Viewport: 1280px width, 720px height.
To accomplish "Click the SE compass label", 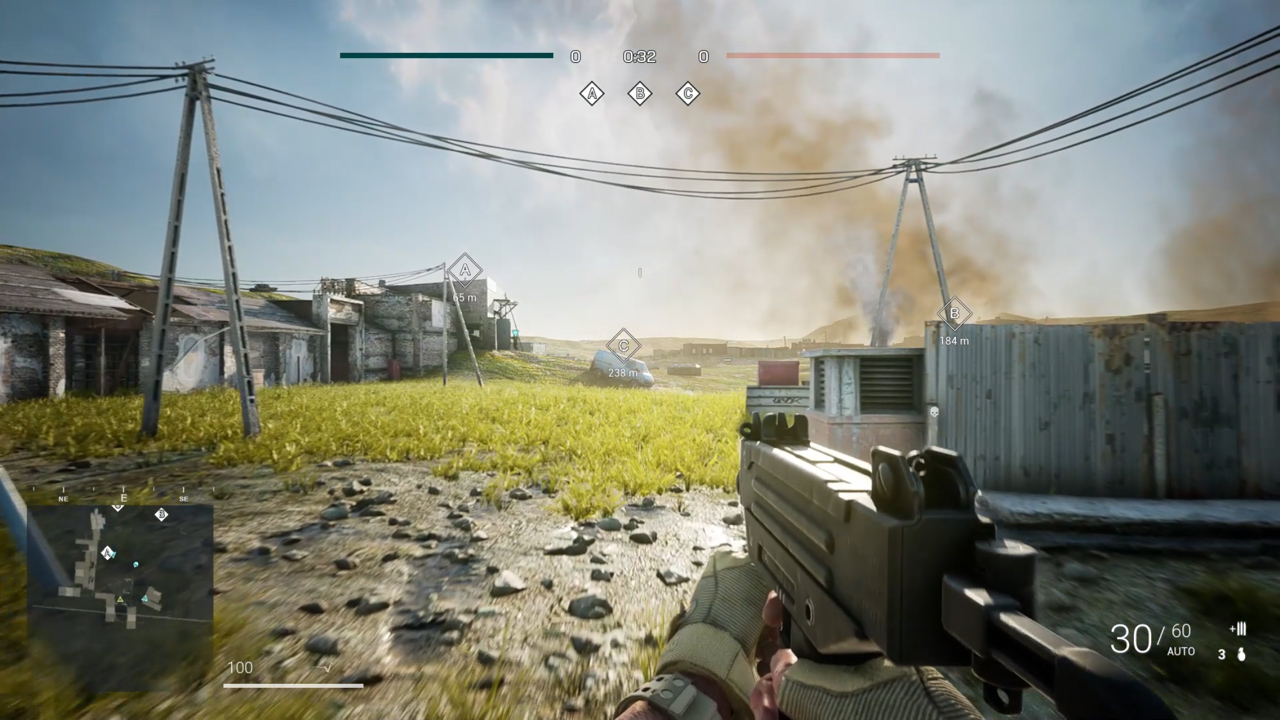I will click(x=182, y=498).
